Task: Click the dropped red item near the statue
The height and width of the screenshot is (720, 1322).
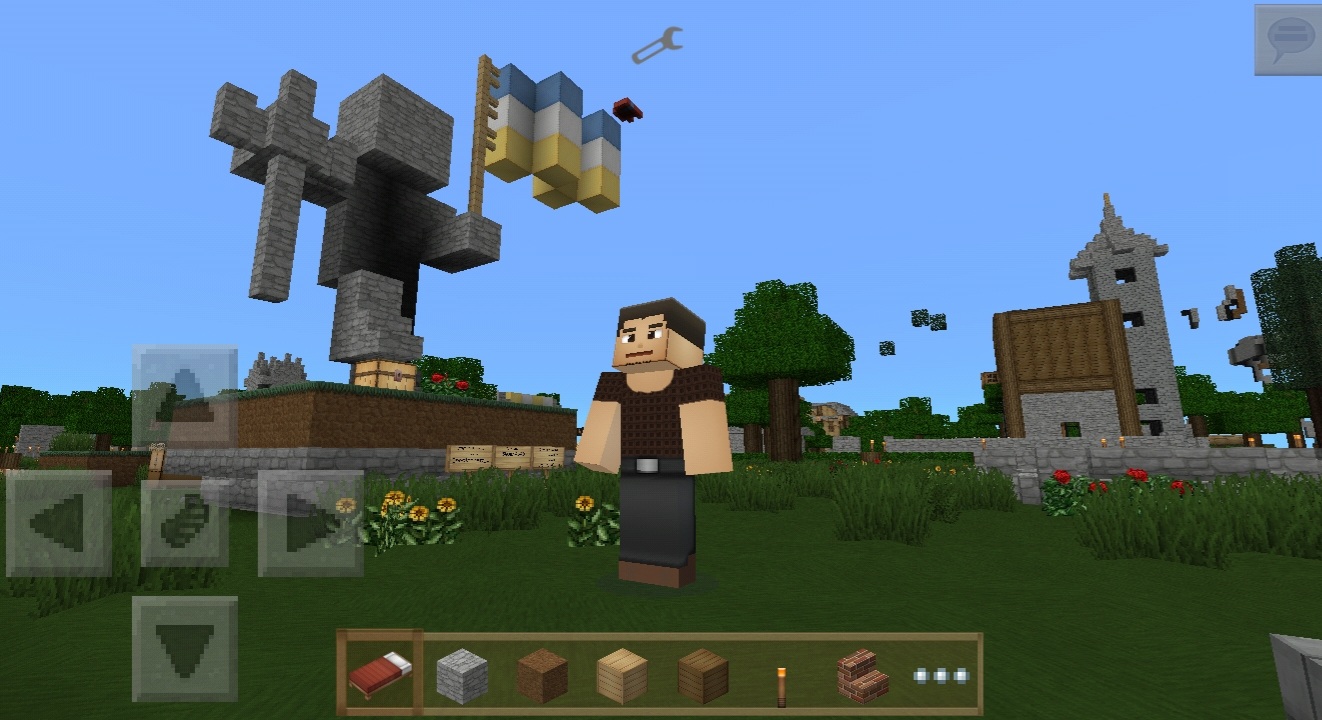Action: click(x=626, y=110)
